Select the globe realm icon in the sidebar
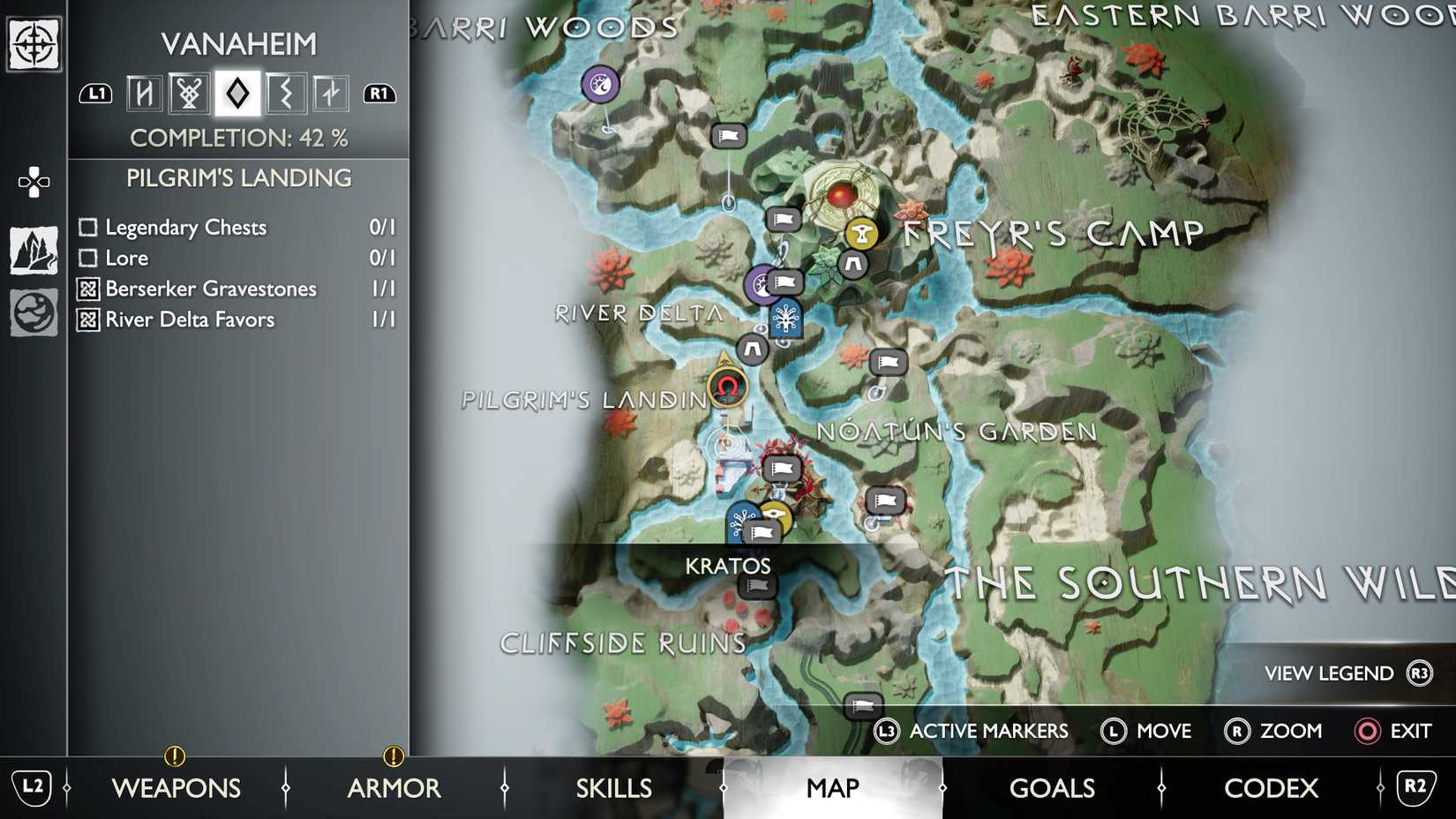Viewport: 1456px width, 819px height. [x=33, y=314]
